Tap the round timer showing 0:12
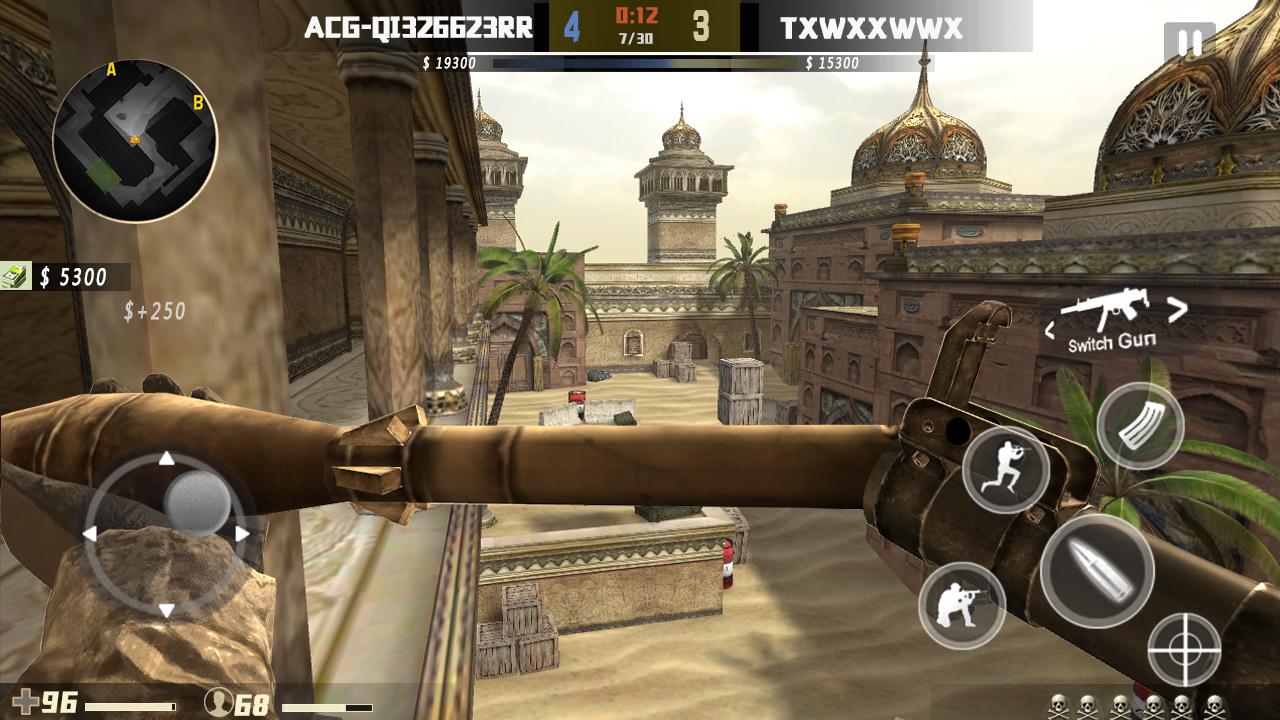The height and width of the screenshot is (720, 1280). pyautogui.click(x=637, y=15)
